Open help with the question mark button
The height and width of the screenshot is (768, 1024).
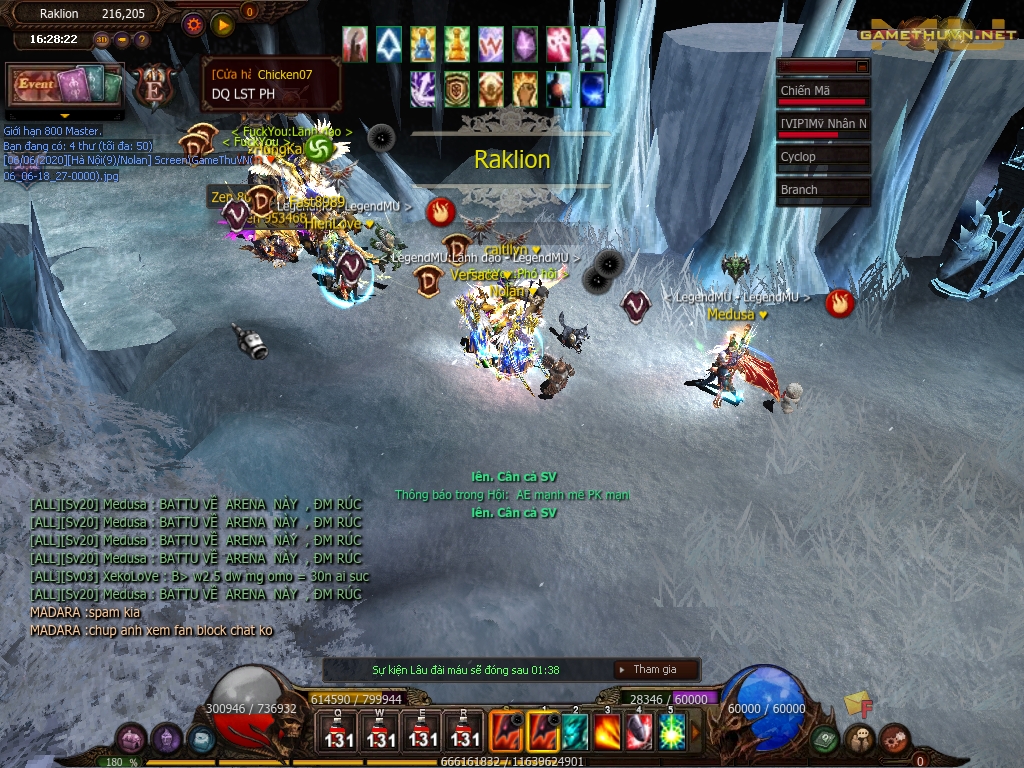click(x=141, y=40)
